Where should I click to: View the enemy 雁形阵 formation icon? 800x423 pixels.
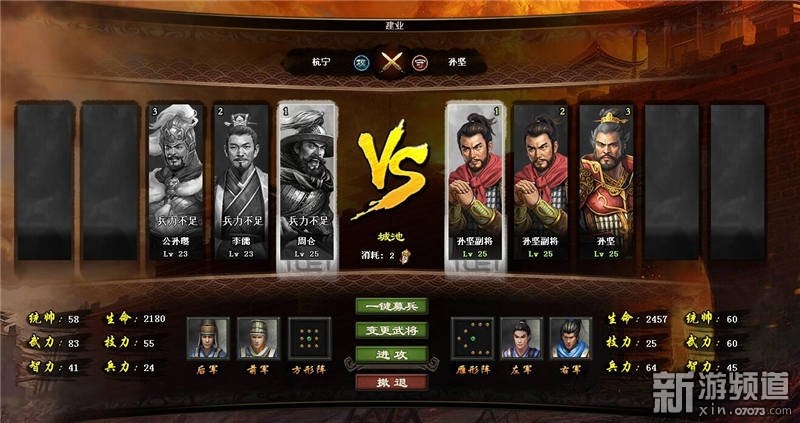tap(471, 339)
